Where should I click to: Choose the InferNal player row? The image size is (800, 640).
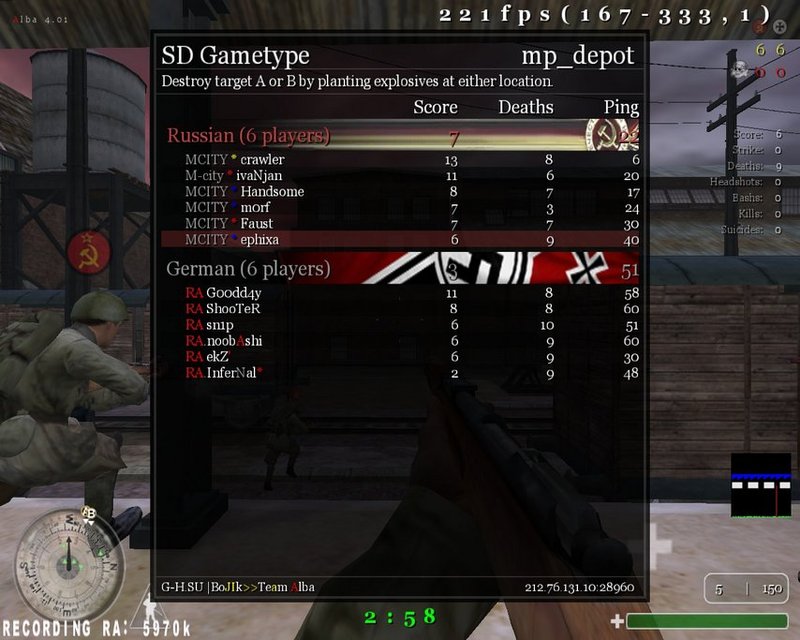234,373
